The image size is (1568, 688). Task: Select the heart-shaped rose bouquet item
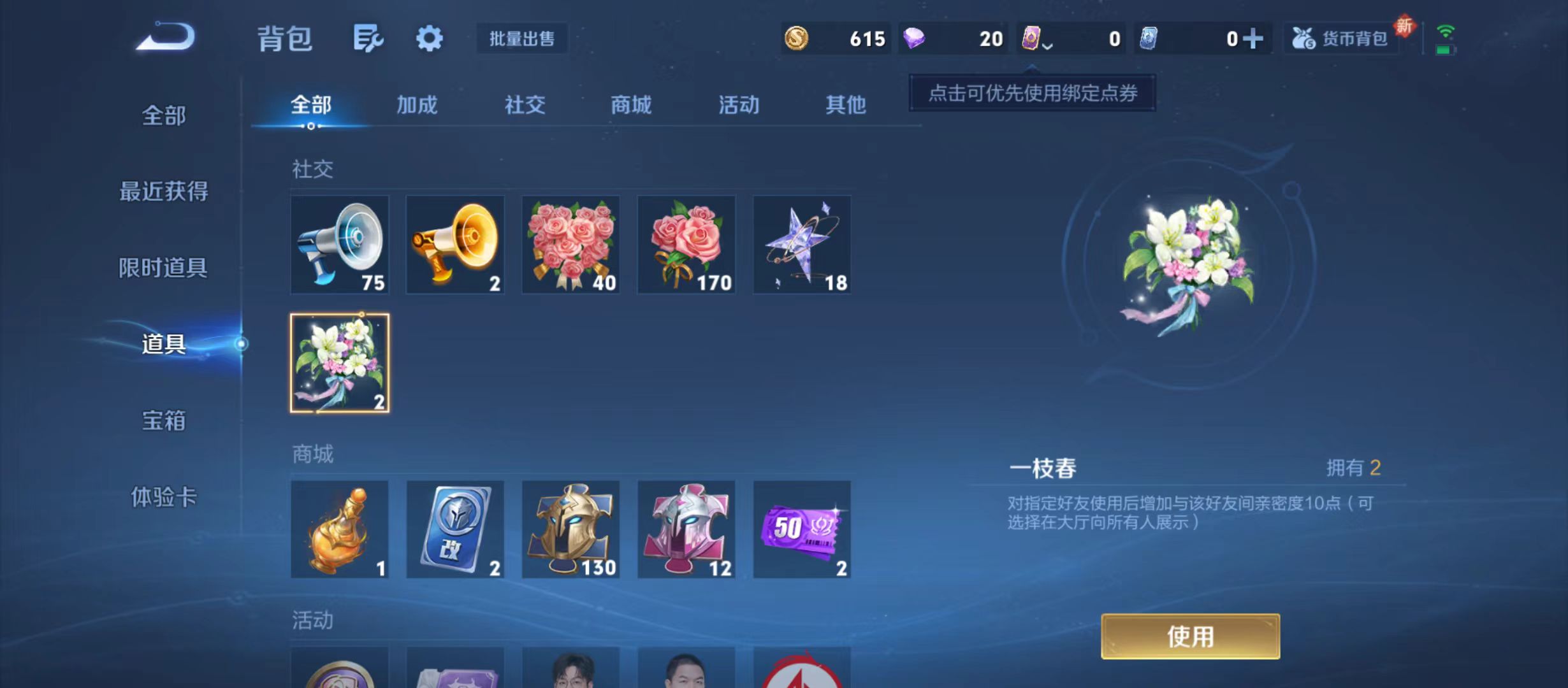(x=571, y=244)
